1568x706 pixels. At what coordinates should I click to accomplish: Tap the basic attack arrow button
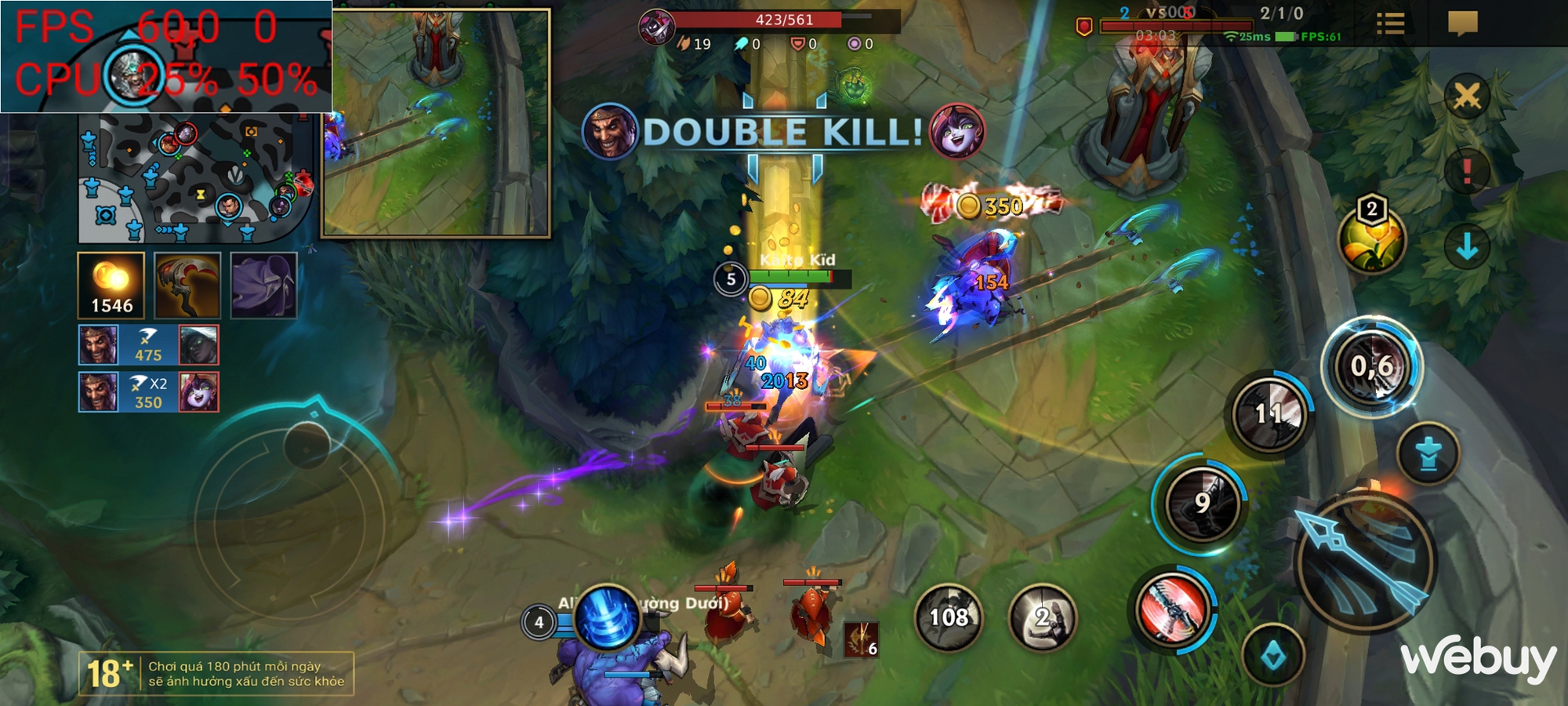pyautogui.click(x=1365, y=561)
